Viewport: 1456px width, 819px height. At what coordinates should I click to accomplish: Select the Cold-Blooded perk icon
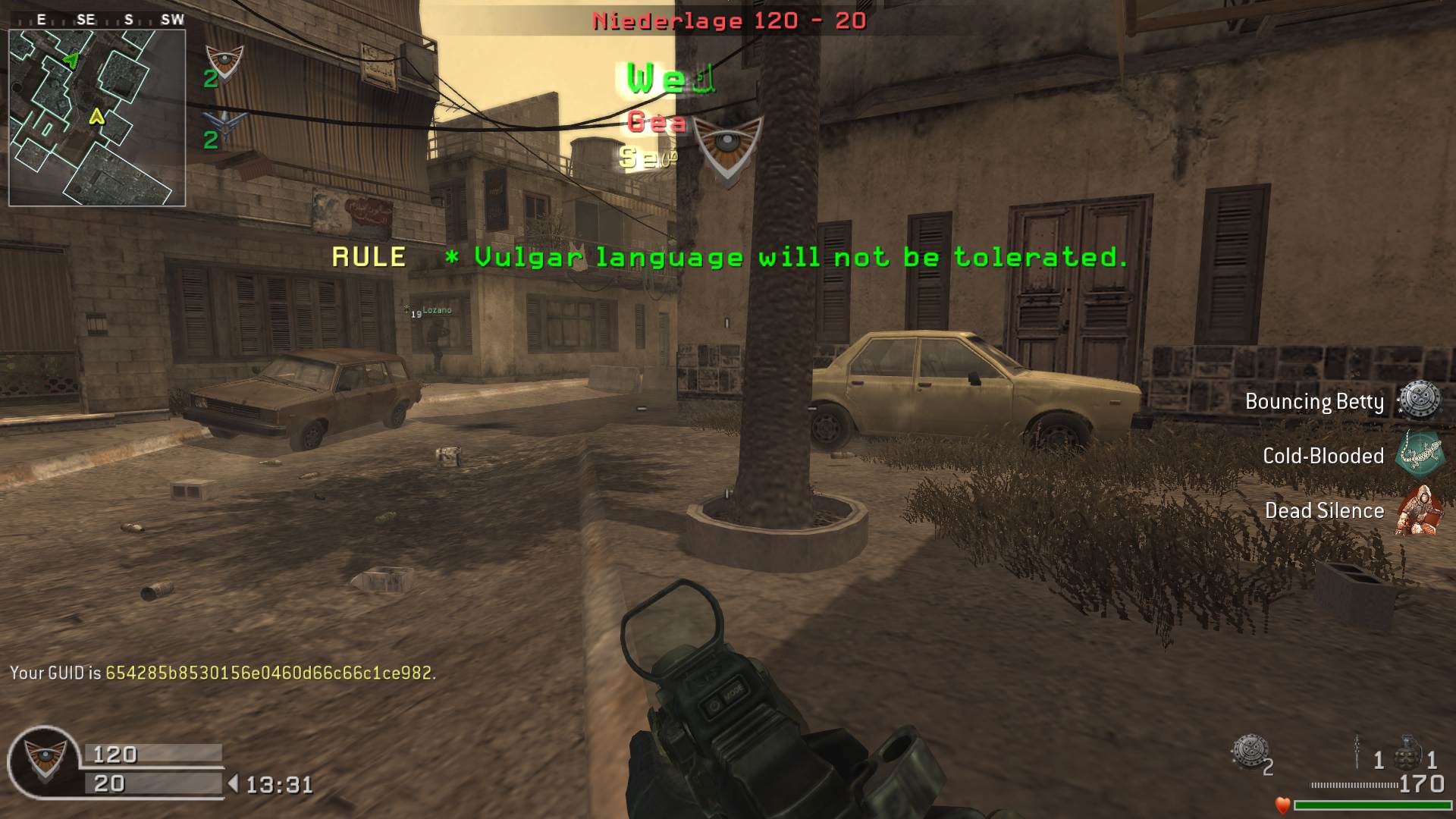pyautogui.click(x=1420, y=455)
